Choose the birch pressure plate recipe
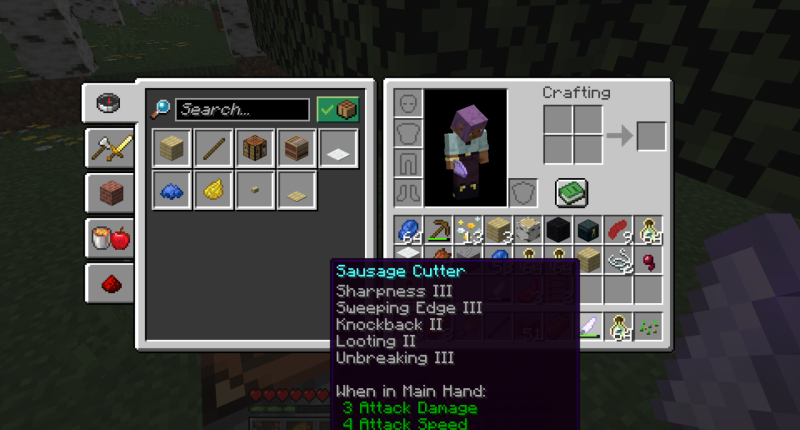 point(296,190)
